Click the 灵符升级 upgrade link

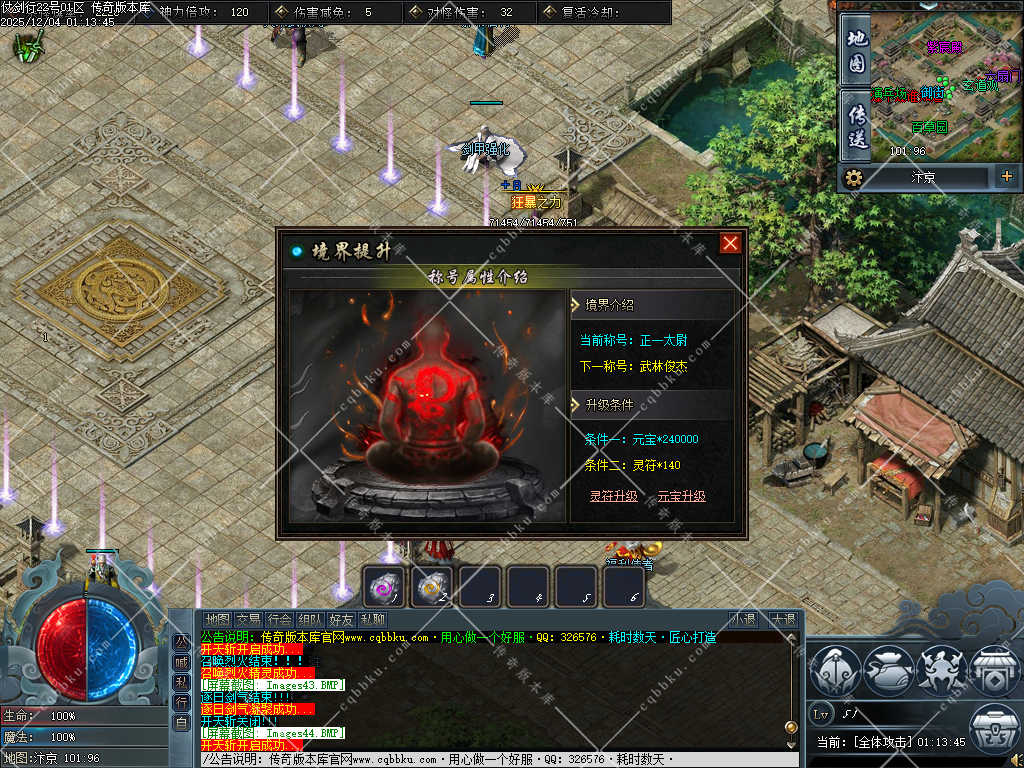(613, 496)
